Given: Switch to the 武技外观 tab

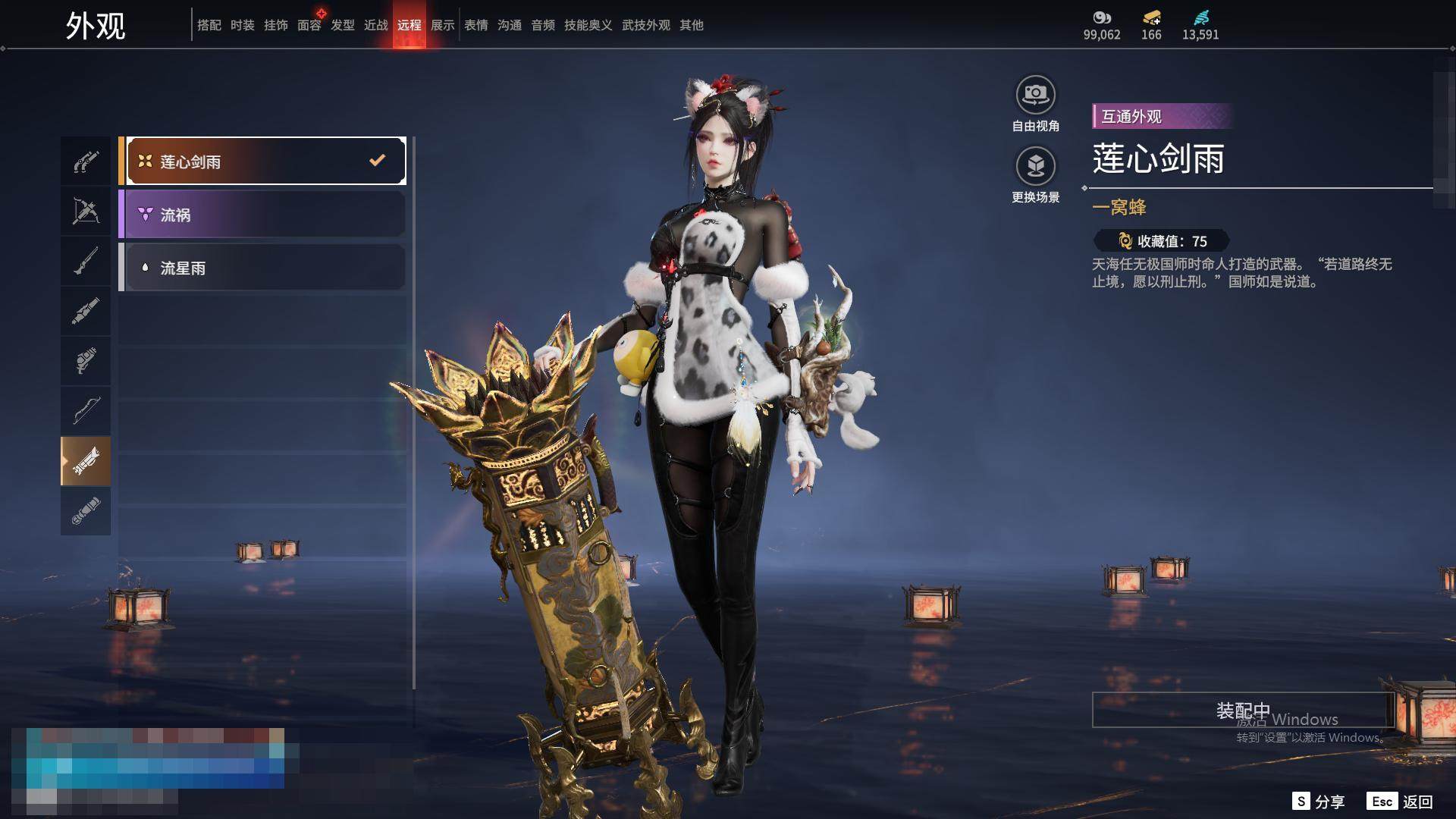Looking at the screenshot, I should 645,25.
